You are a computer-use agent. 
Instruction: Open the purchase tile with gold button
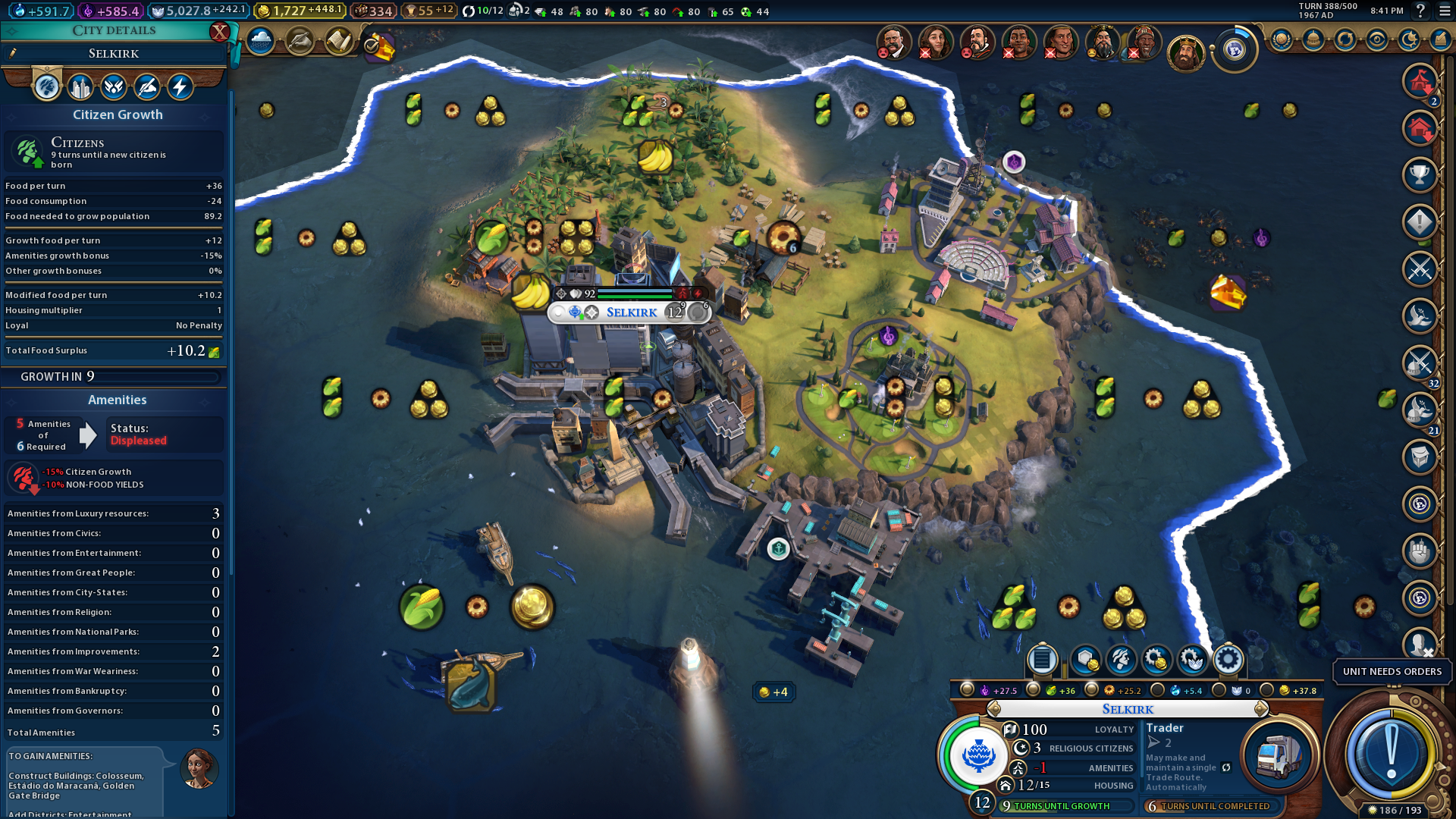(1085, 660)
